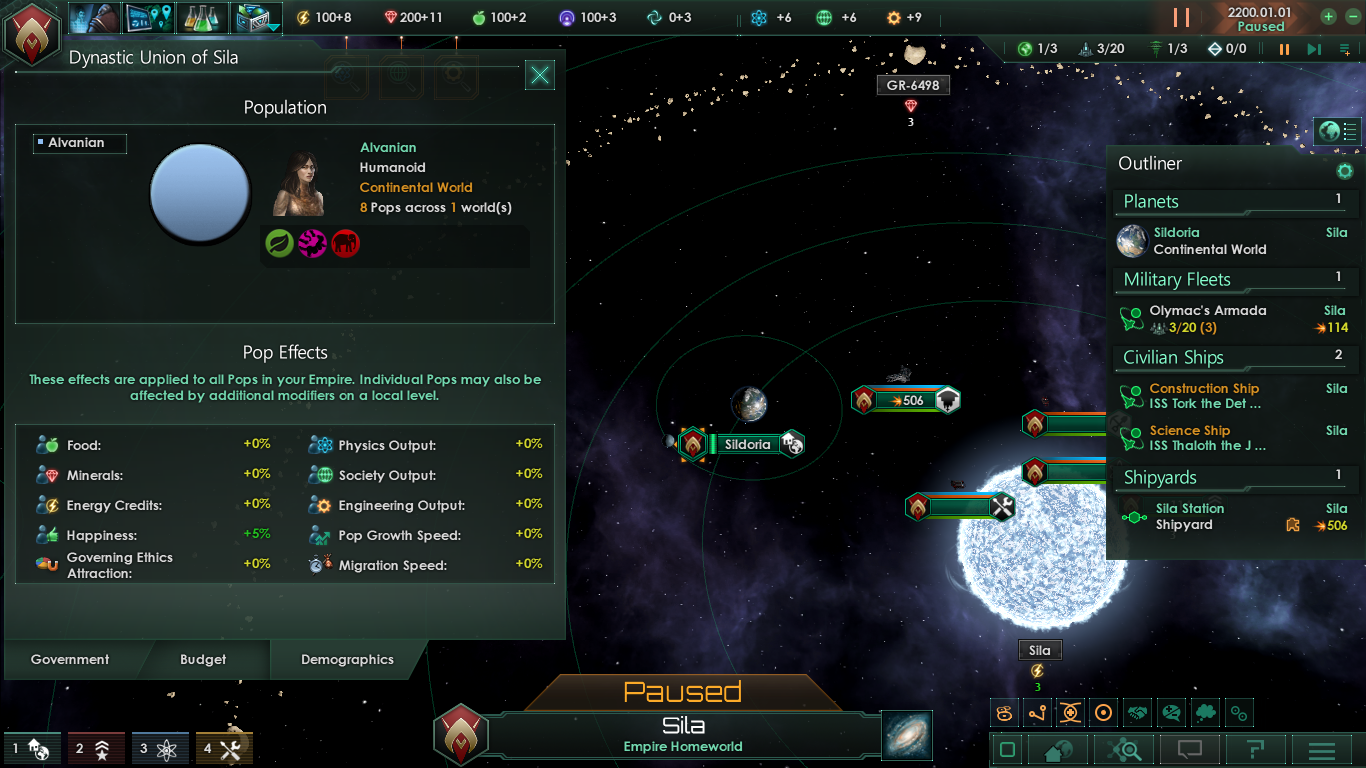1366x768 pixels.
Task: Increase game speed with the plus button
Action: pyautogui.click(x=1328, y=17)
